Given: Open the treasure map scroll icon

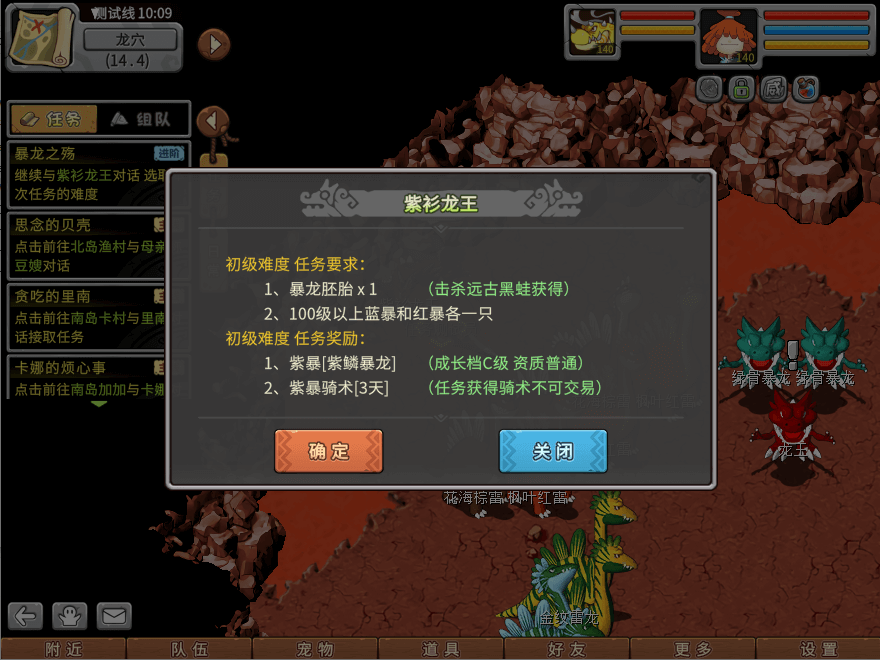Looking at the screenshot, I should [43, 37].
